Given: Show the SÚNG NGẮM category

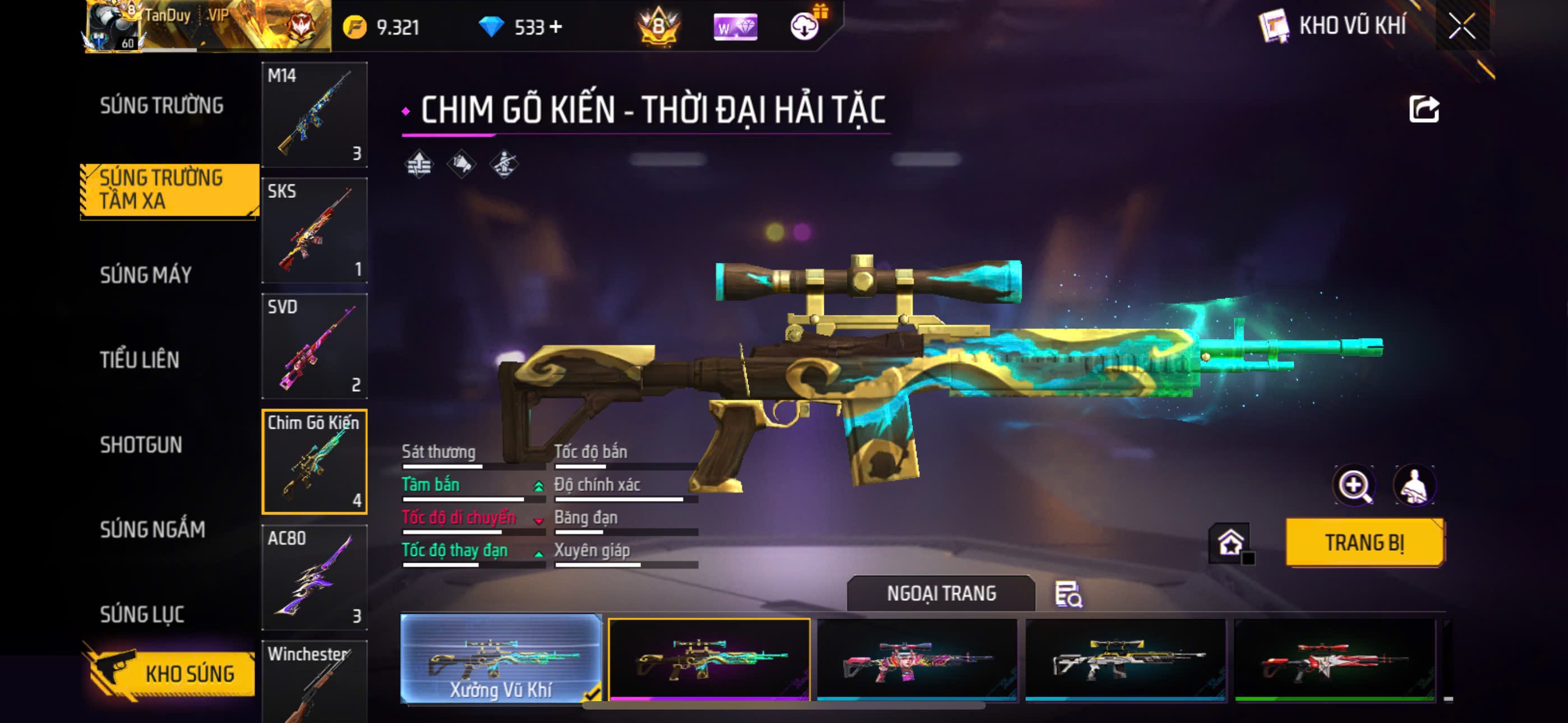Looking at the screenshot, I should (152, 530).
